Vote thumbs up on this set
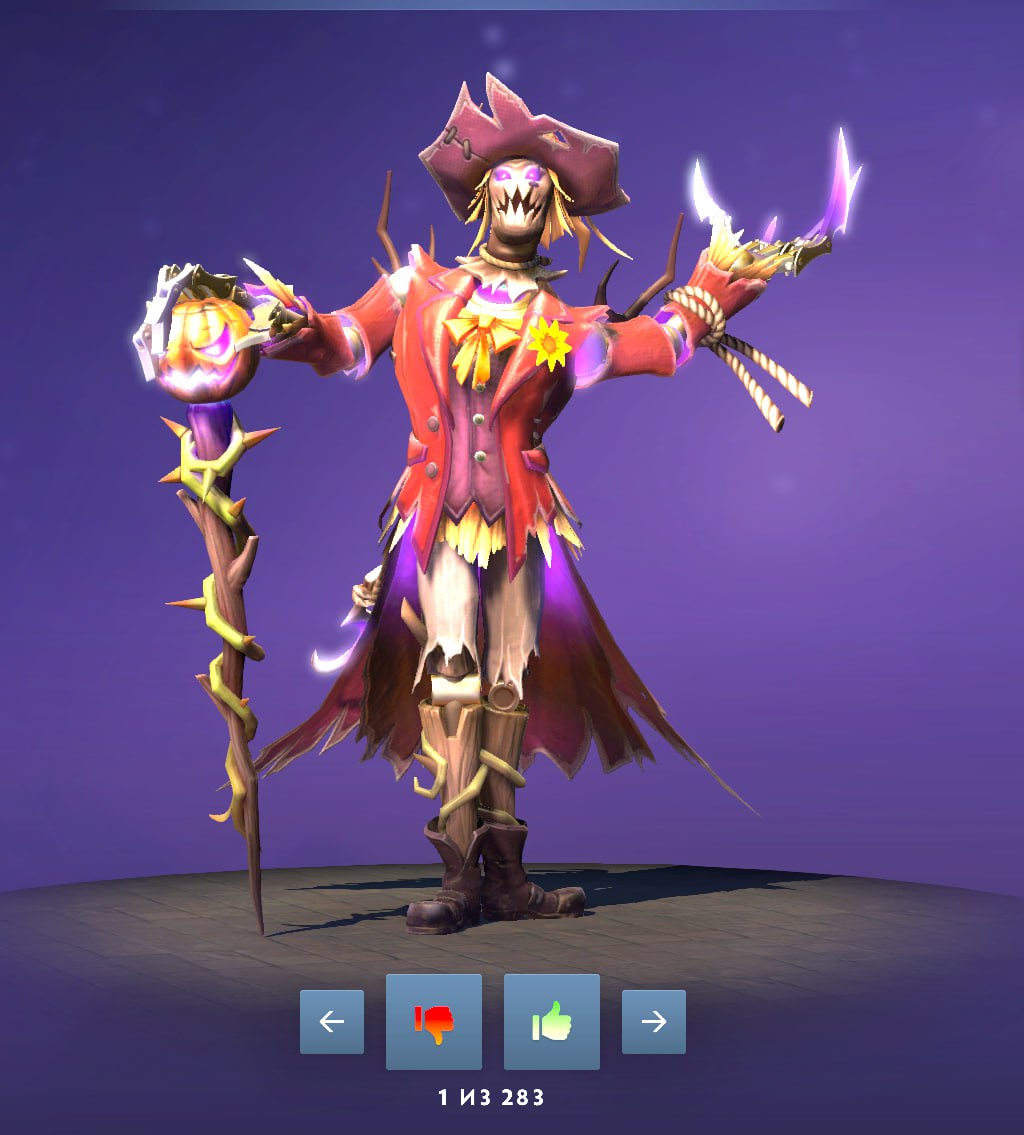Image resolution: width=1024 pixels, height=1135 pixels. click(x=552, y=1021)
